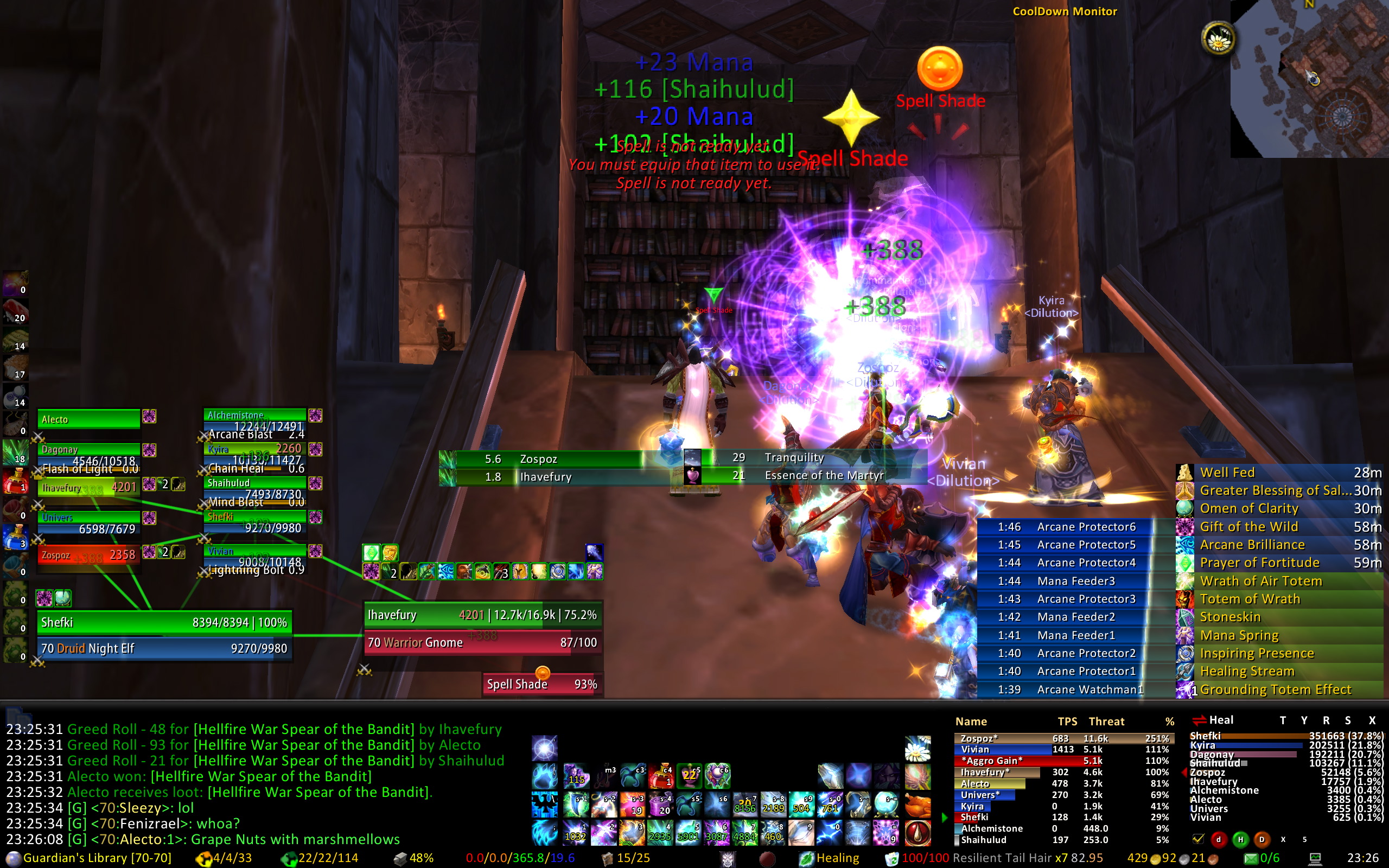The width and height of the screenshot is (1389, 868).
Task: Select the Shefki player unit frame
Action: (163, 622)
